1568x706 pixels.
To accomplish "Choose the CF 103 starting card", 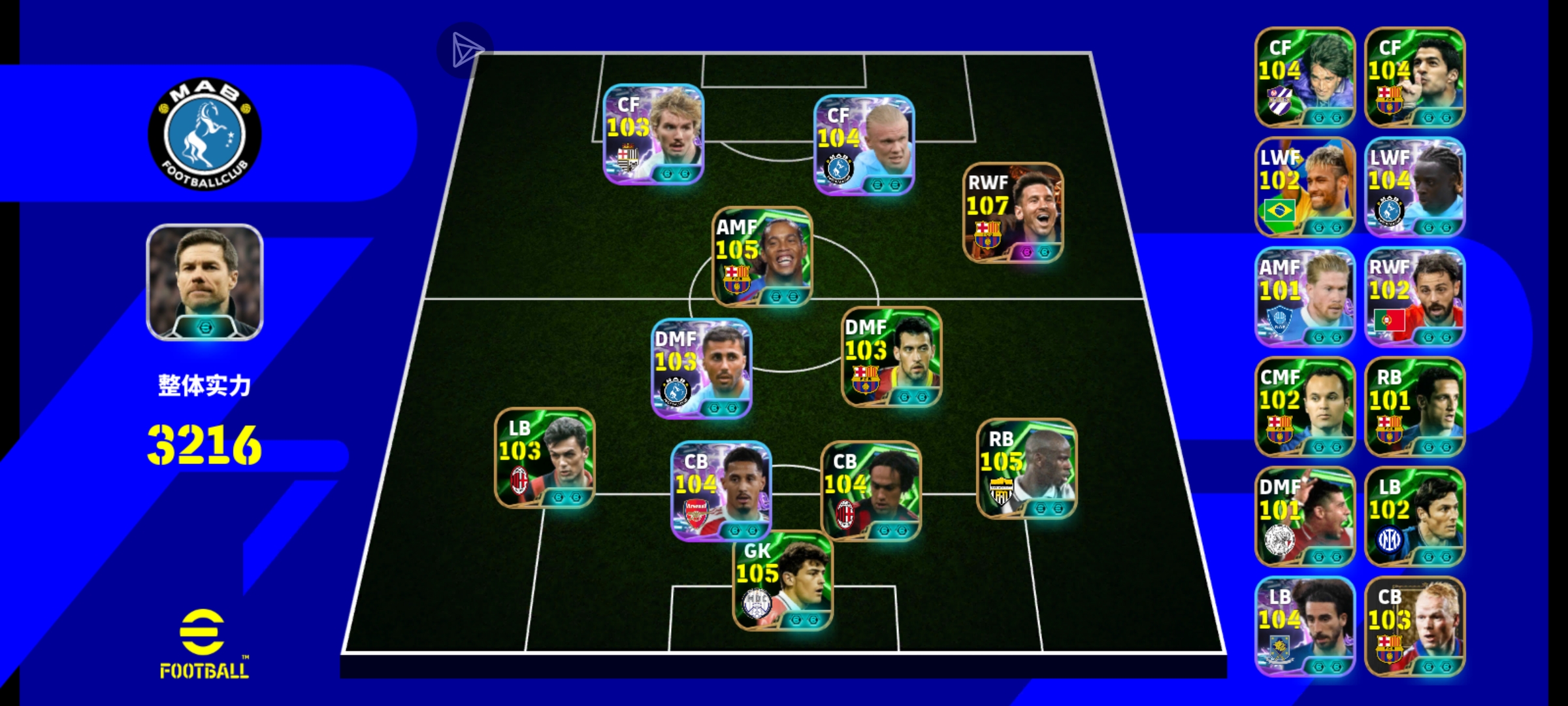I will 653,134.
